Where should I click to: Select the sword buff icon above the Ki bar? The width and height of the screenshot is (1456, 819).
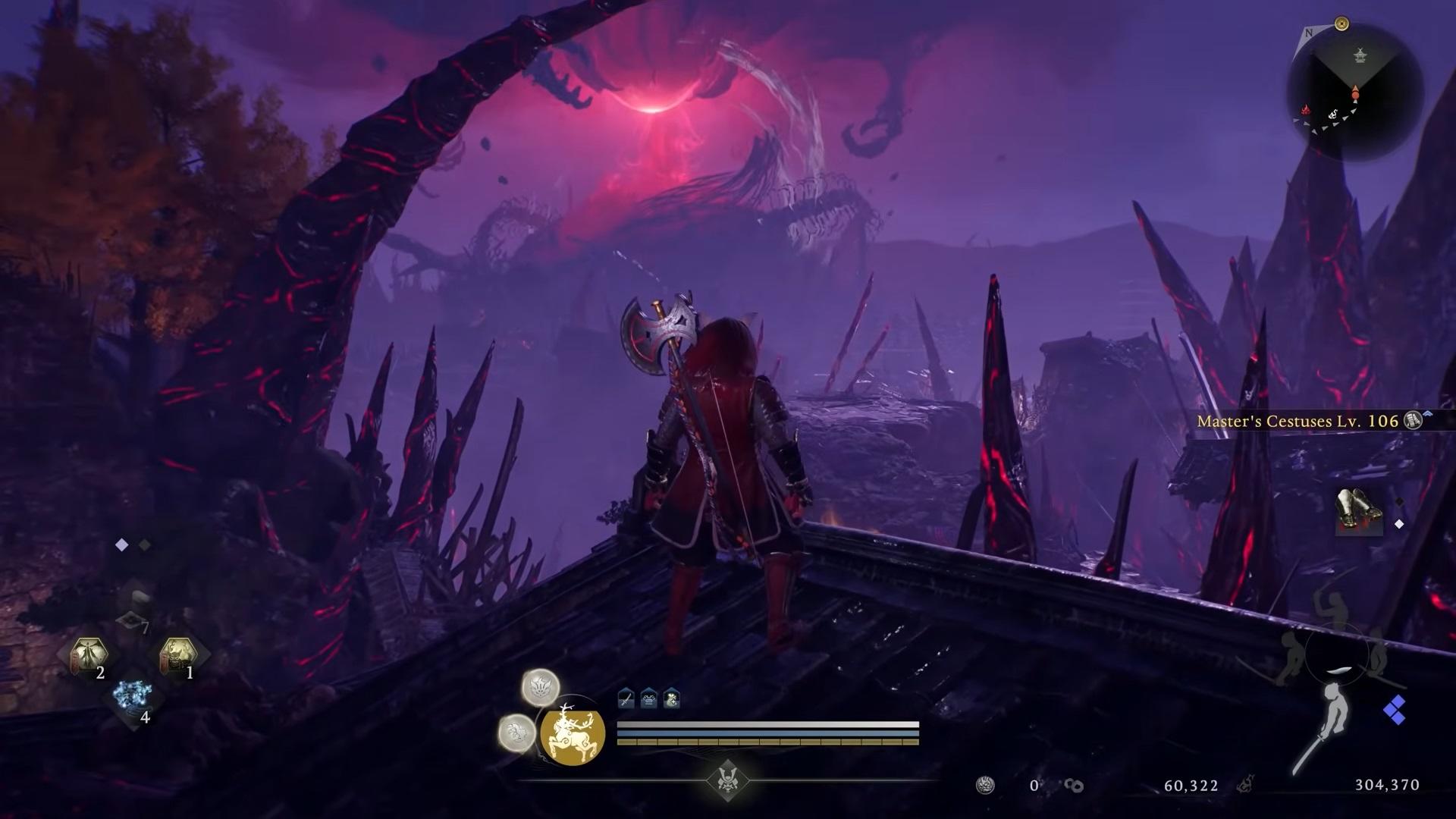(x=626, y=698)
